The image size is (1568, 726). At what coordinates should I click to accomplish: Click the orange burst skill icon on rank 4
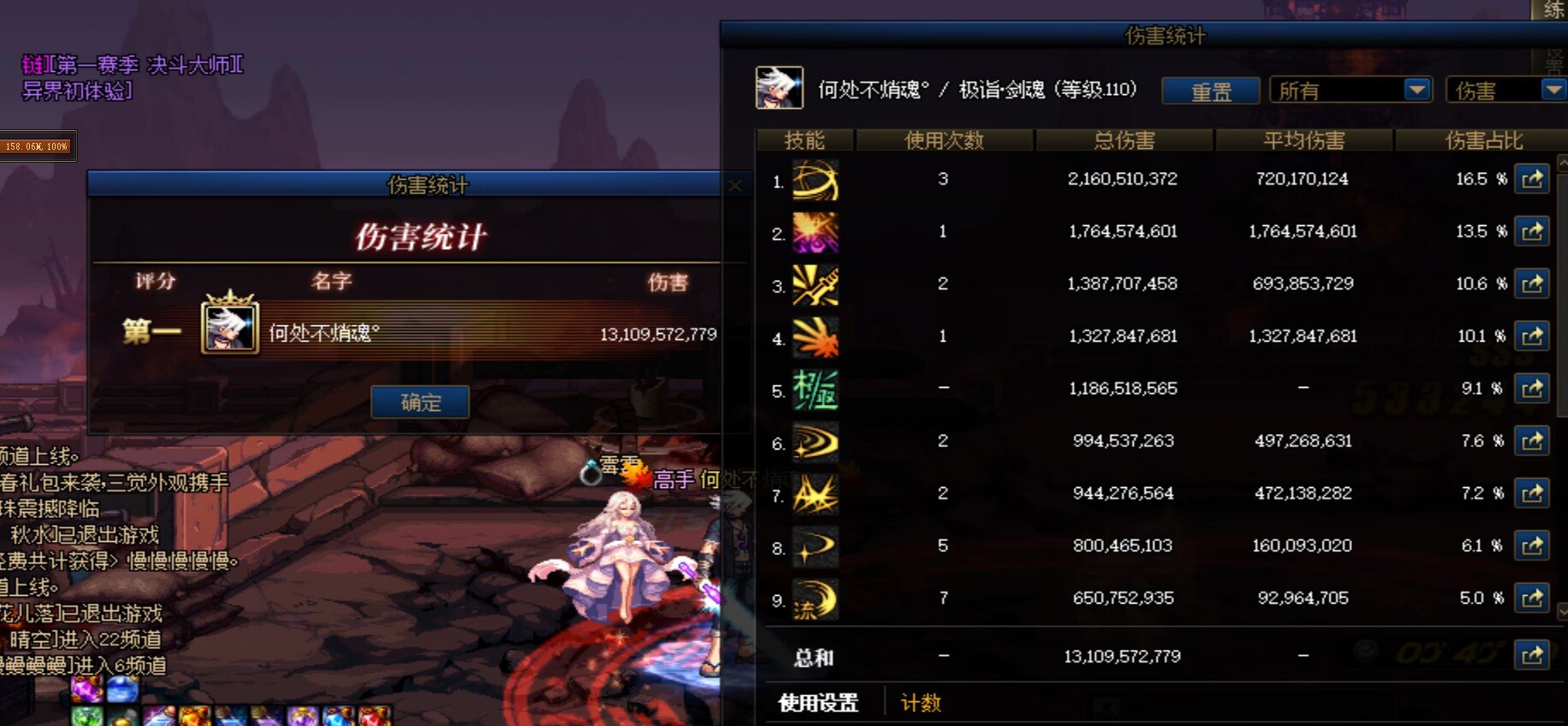[815, 336]
